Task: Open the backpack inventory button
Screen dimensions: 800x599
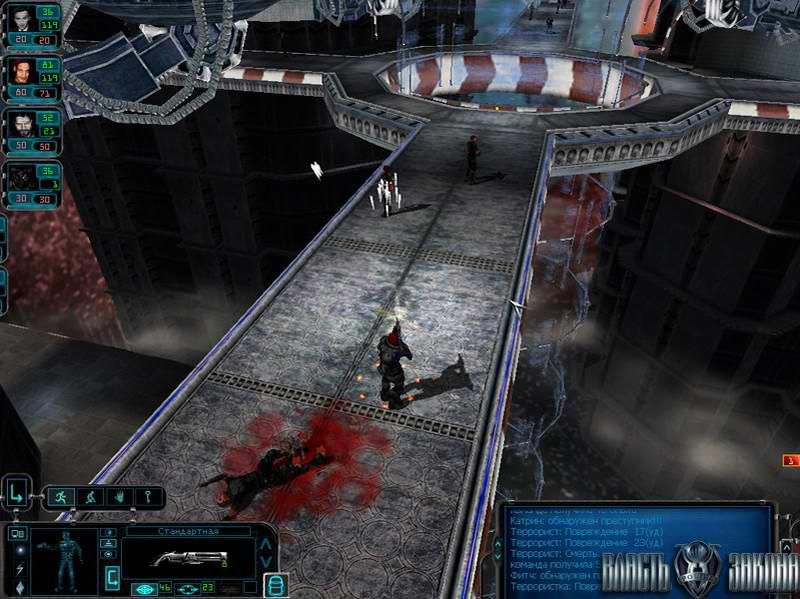Action: click(x=277, y=585)
